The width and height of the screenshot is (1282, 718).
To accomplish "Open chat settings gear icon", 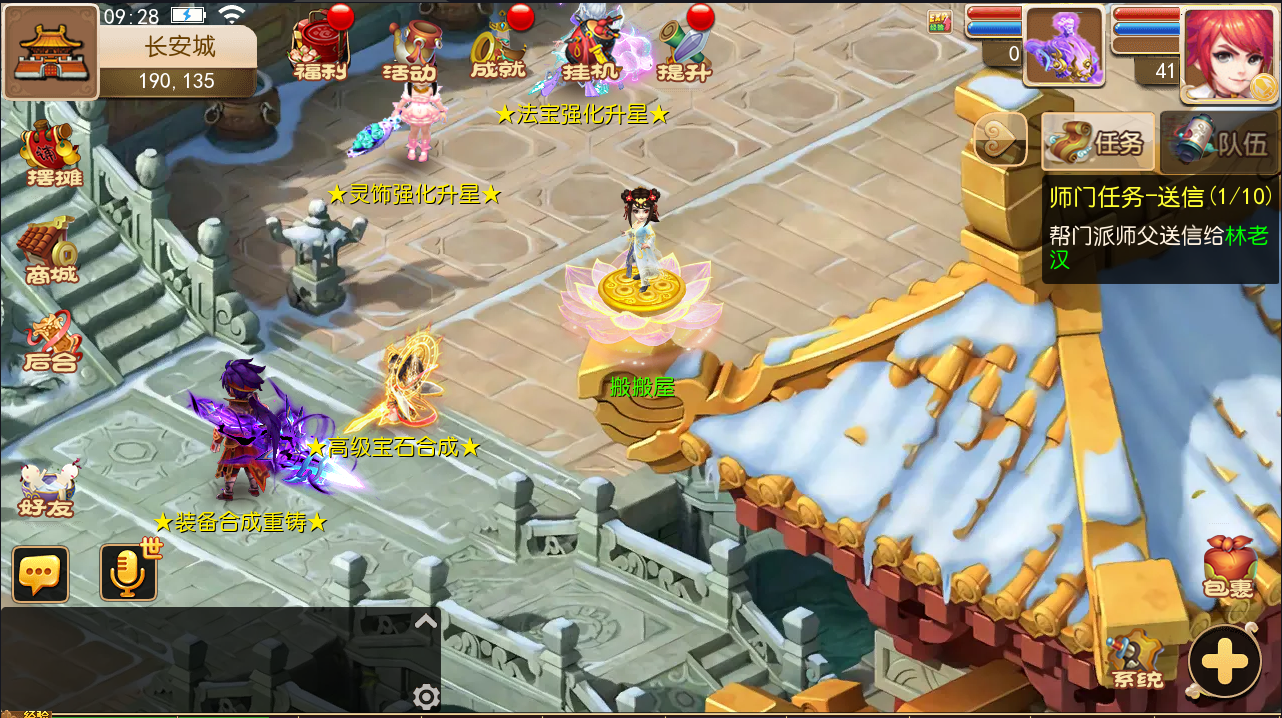I will (x=426, y=696).
